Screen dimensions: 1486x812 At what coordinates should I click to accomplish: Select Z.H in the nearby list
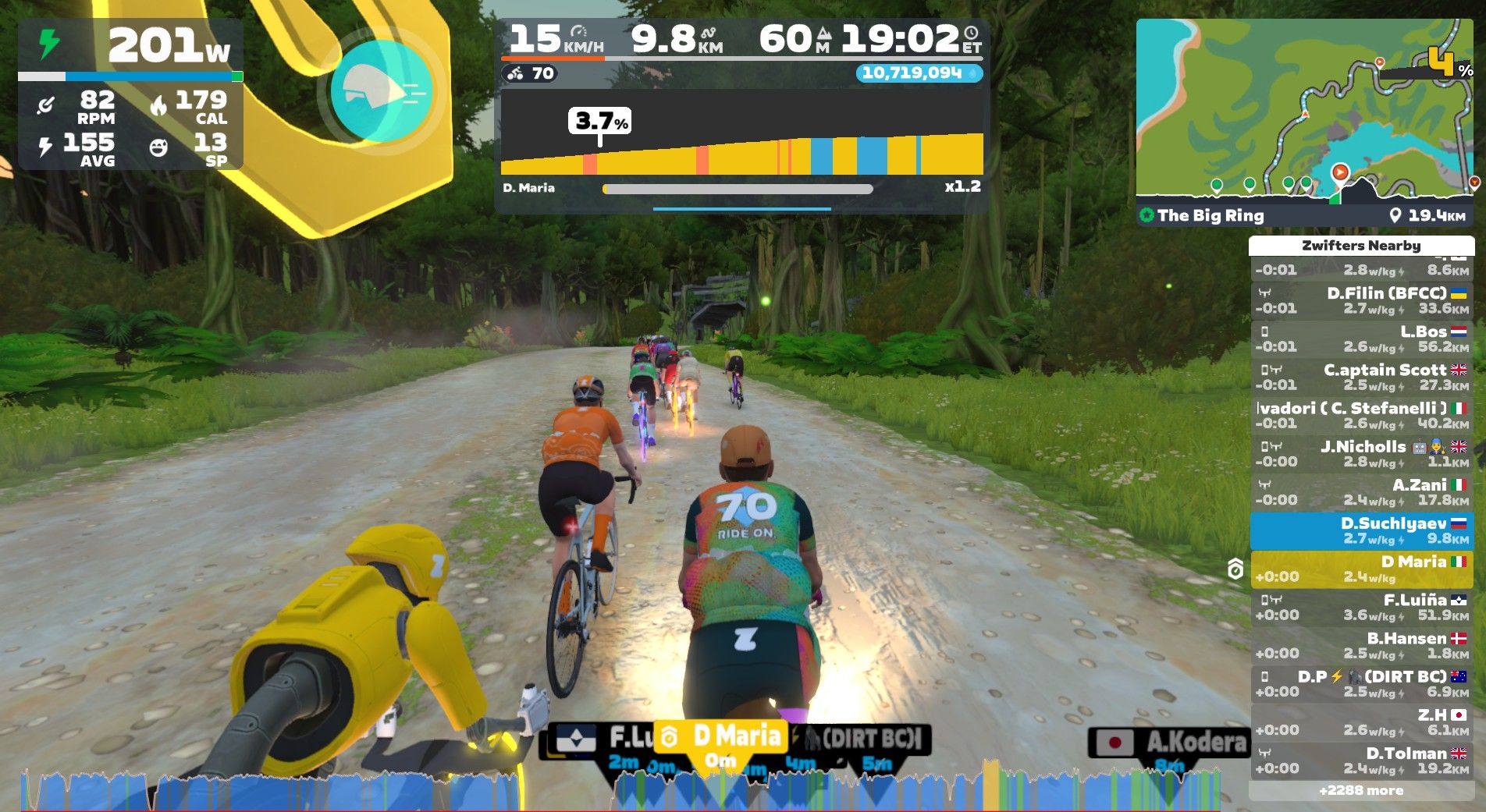click(1361, 722)
